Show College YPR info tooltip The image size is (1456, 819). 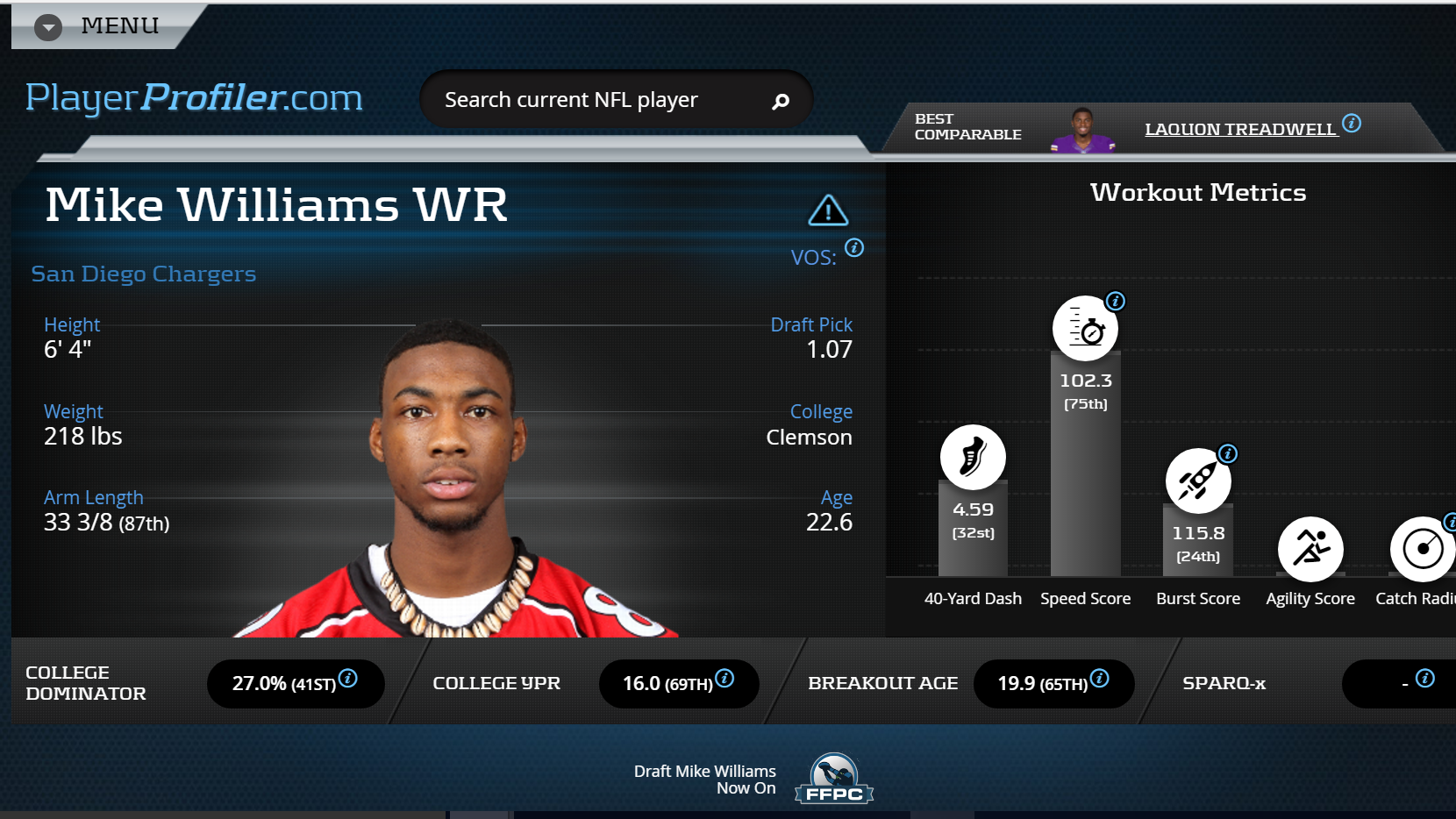point(724,678)
